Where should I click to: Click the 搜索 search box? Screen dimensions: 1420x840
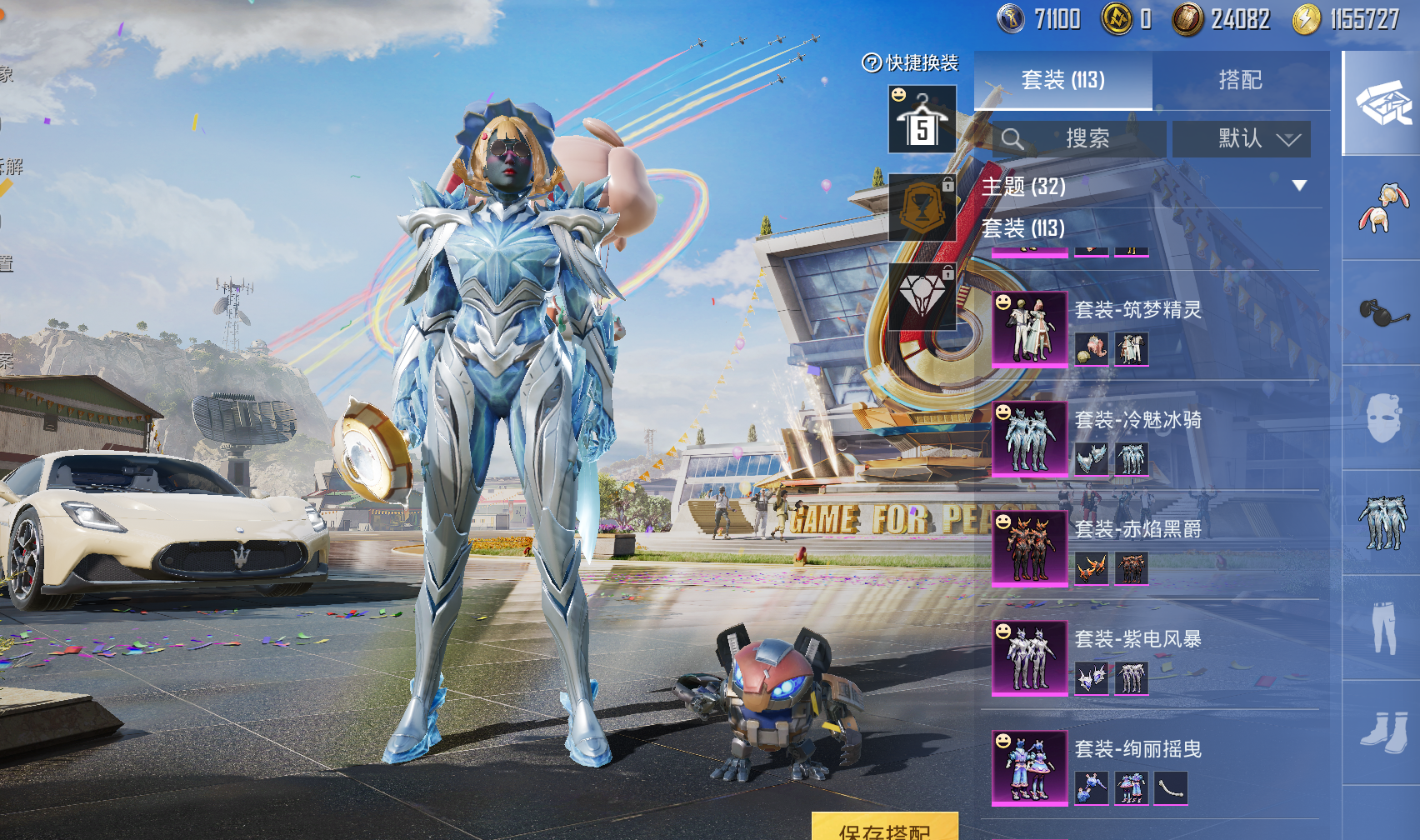click(x=1079, y=138)
